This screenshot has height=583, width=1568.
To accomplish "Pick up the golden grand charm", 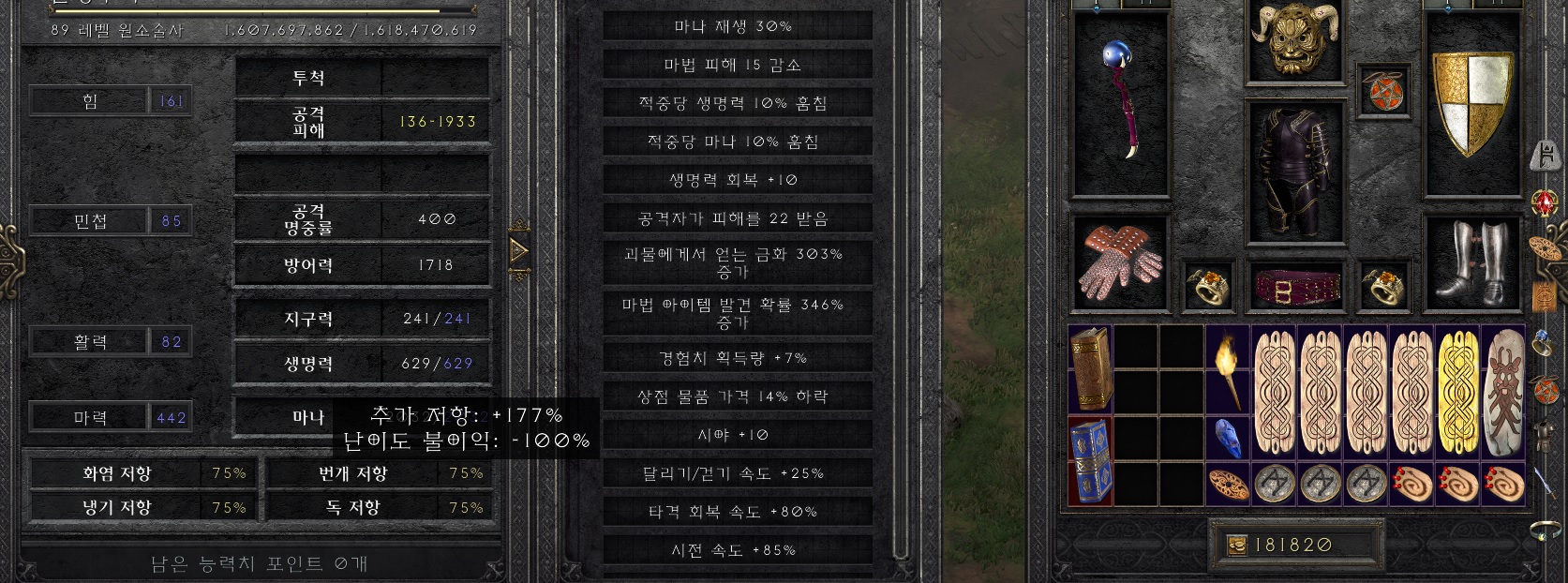I will [1457, 392].
